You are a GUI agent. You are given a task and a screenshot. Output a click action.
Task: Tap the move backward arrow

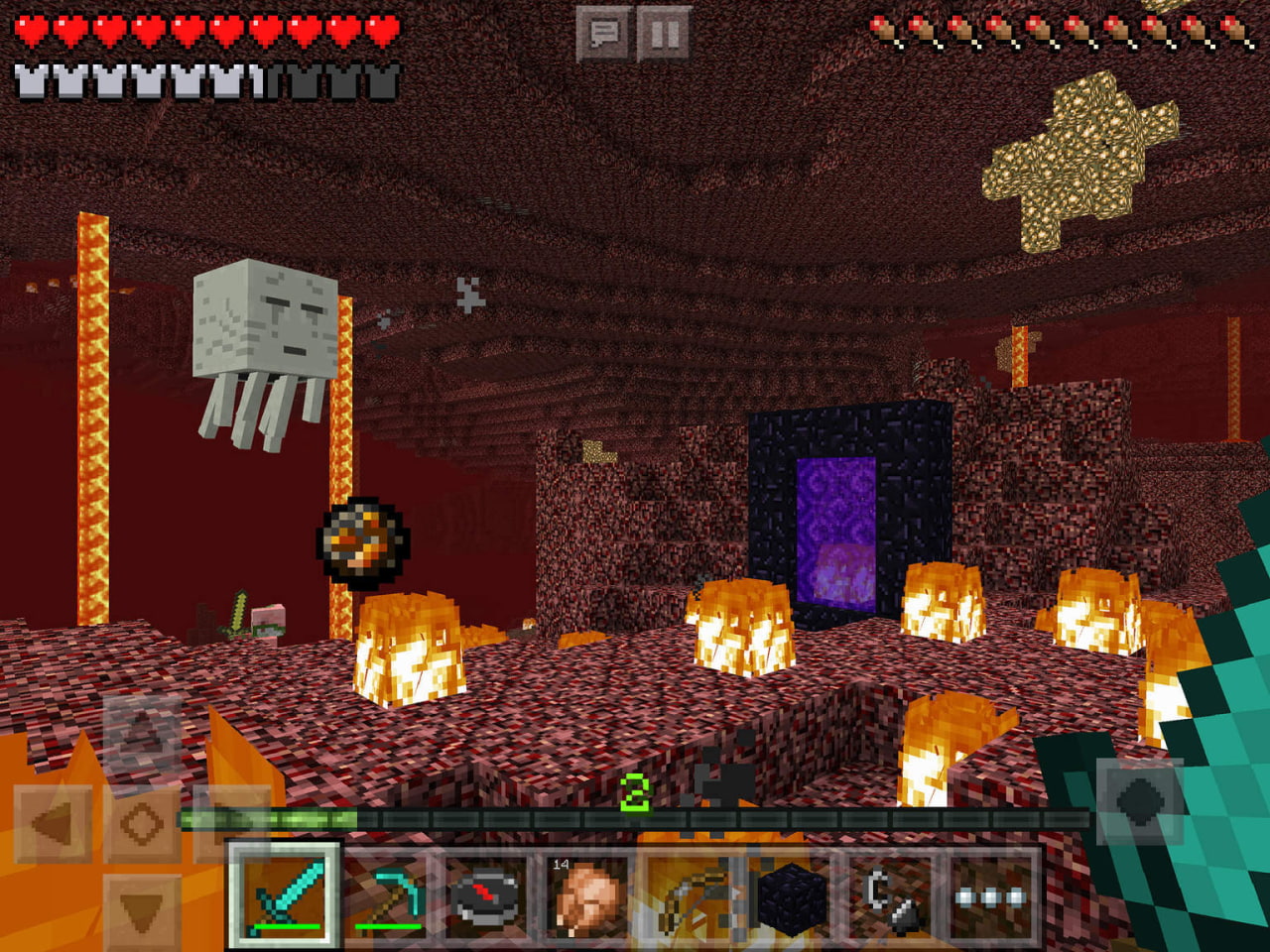point(142,908)
